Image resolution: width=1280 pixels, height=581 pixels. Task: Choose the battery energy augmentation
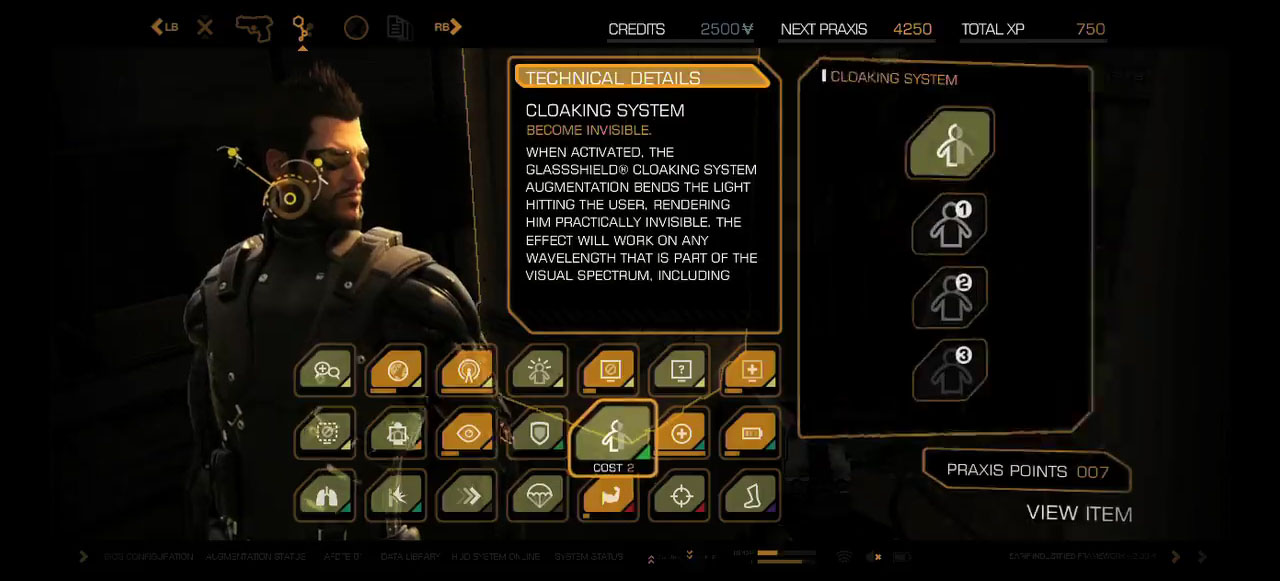[751, 434]
